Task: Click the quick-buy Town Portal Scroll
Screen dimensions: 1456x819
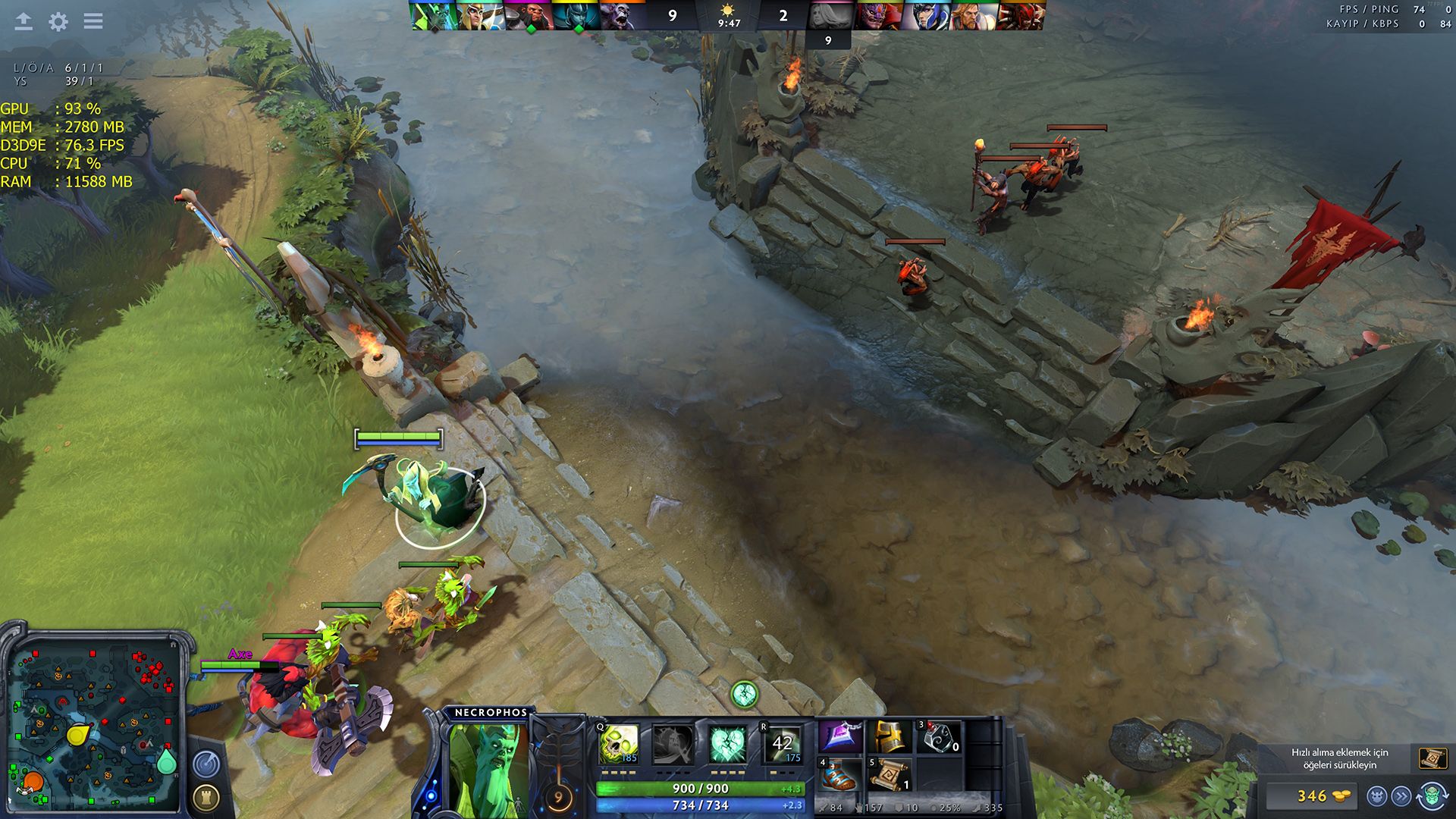Action: tap(1432, 758)
